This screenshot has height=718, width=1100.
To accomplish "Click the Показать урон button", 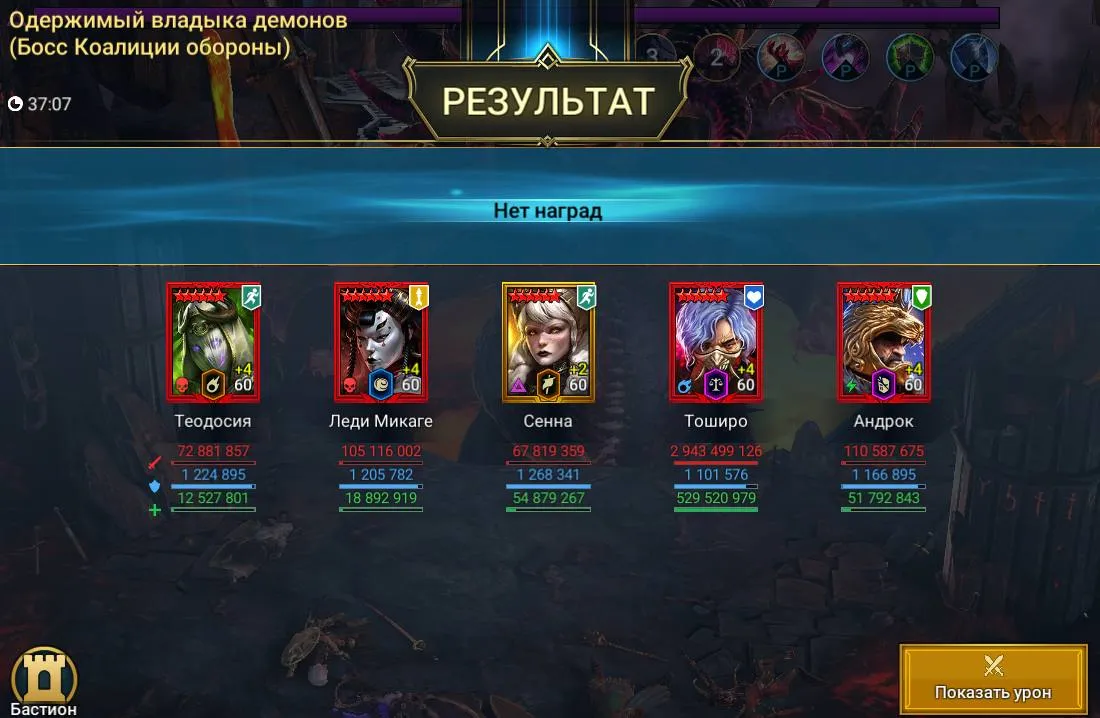I will click(x=992, y=677).
